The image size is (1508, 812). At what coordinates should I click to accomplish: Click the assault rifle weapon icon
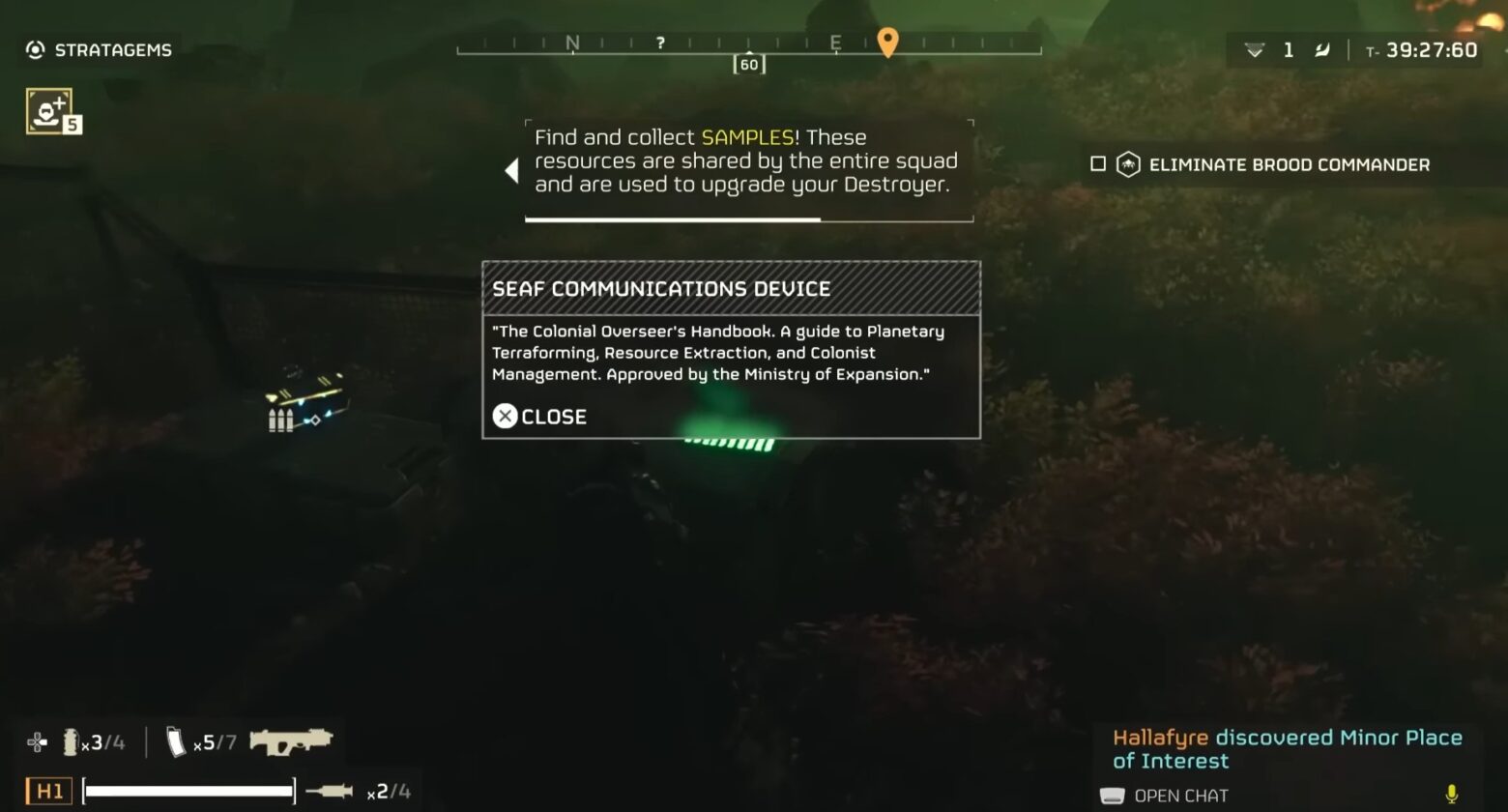(x=290, y=741)
